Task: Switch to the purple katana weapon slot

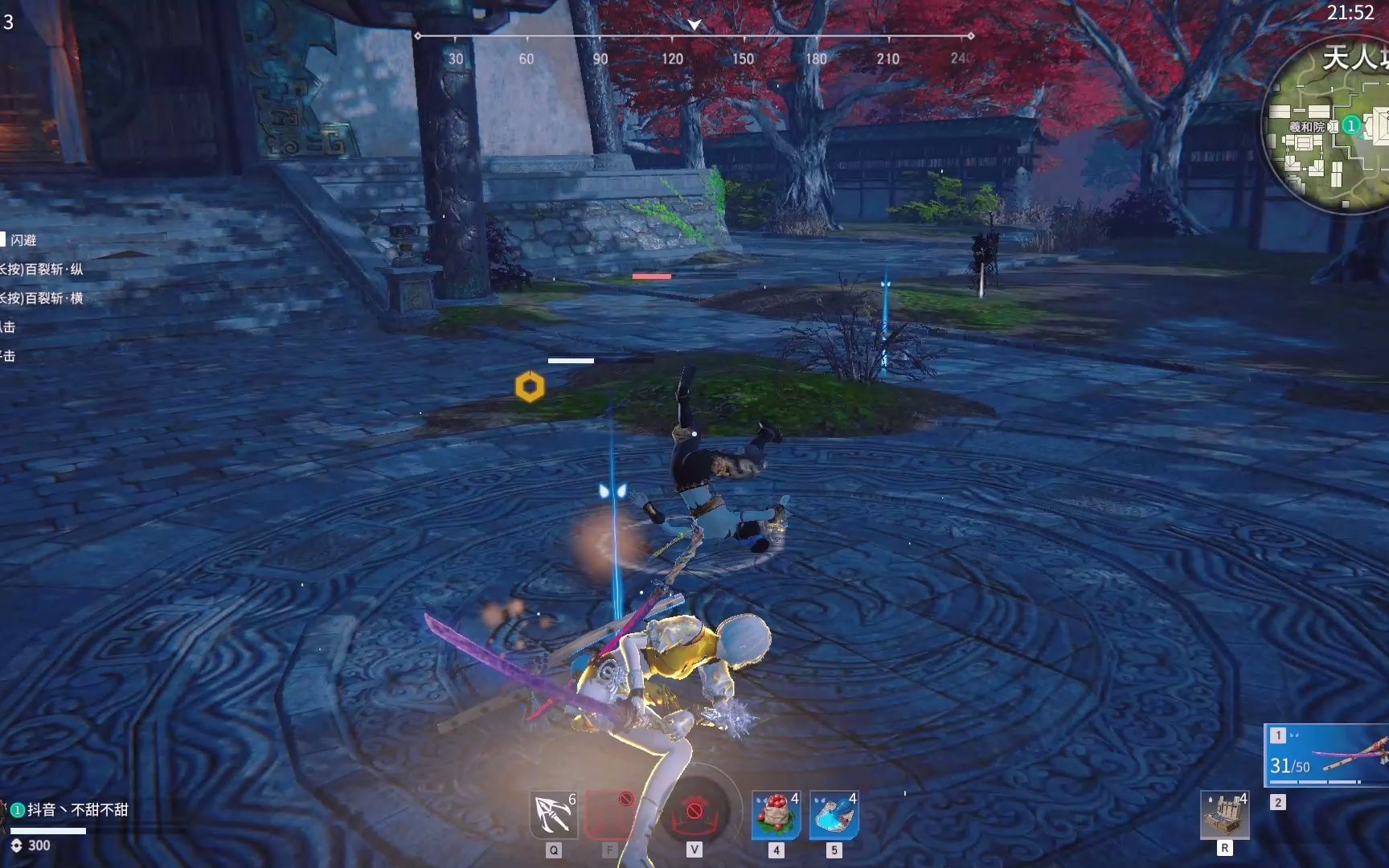Action: click(1328, 755)
